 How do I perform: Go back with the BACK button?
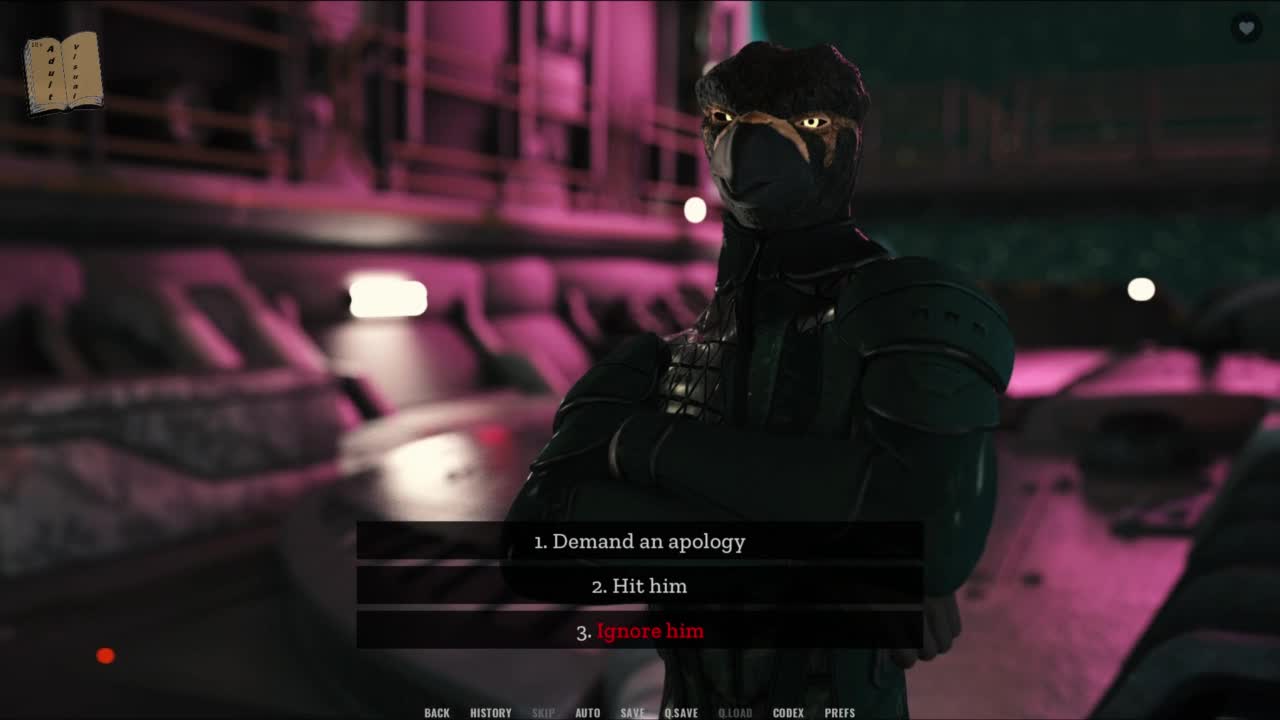pyautogui.click(x=437, y=712)
